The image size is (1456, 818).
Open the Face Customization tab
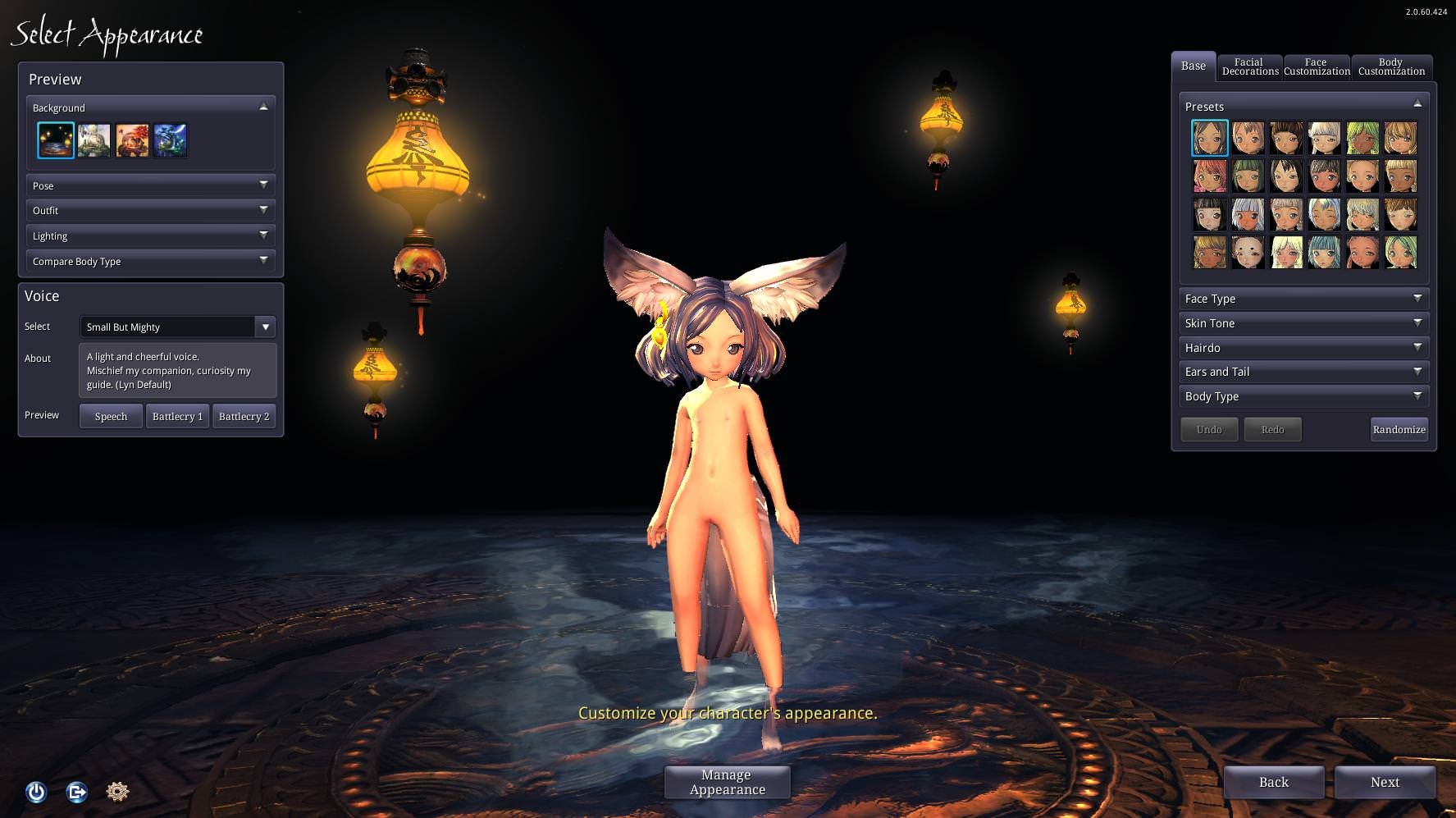point(1317,66)
